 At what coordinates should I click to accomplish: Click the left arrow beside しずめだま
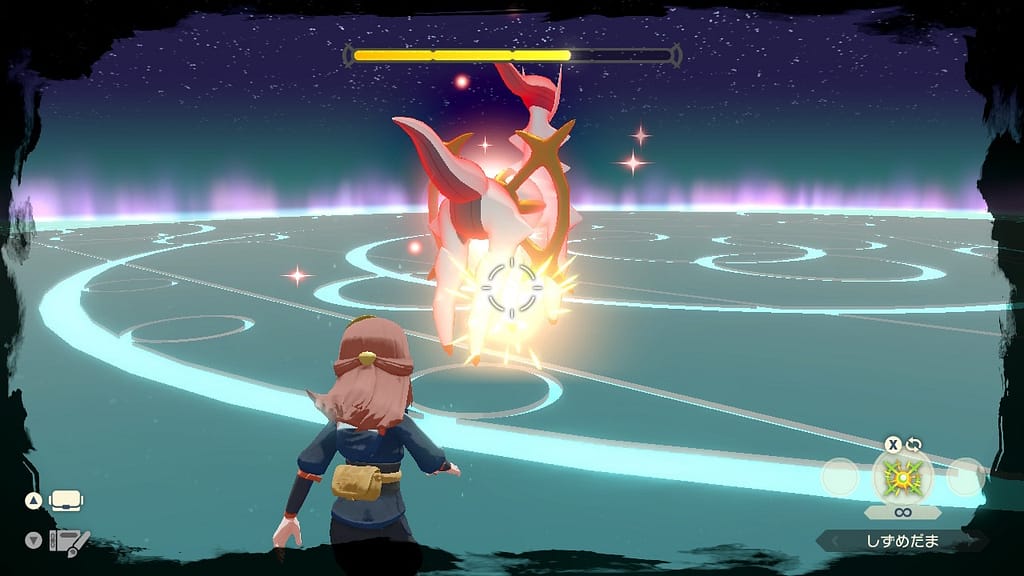coord(829,541)
